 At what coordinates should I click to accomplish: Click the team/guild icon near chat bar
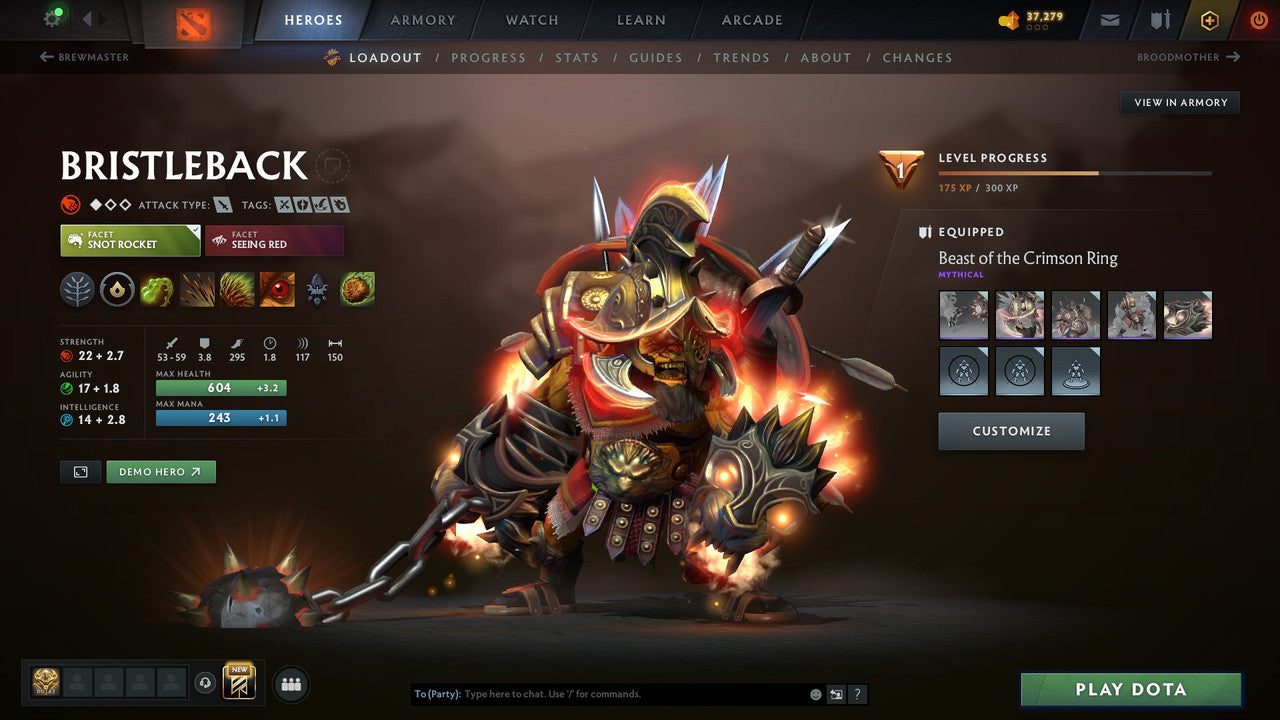pos(290,684)
